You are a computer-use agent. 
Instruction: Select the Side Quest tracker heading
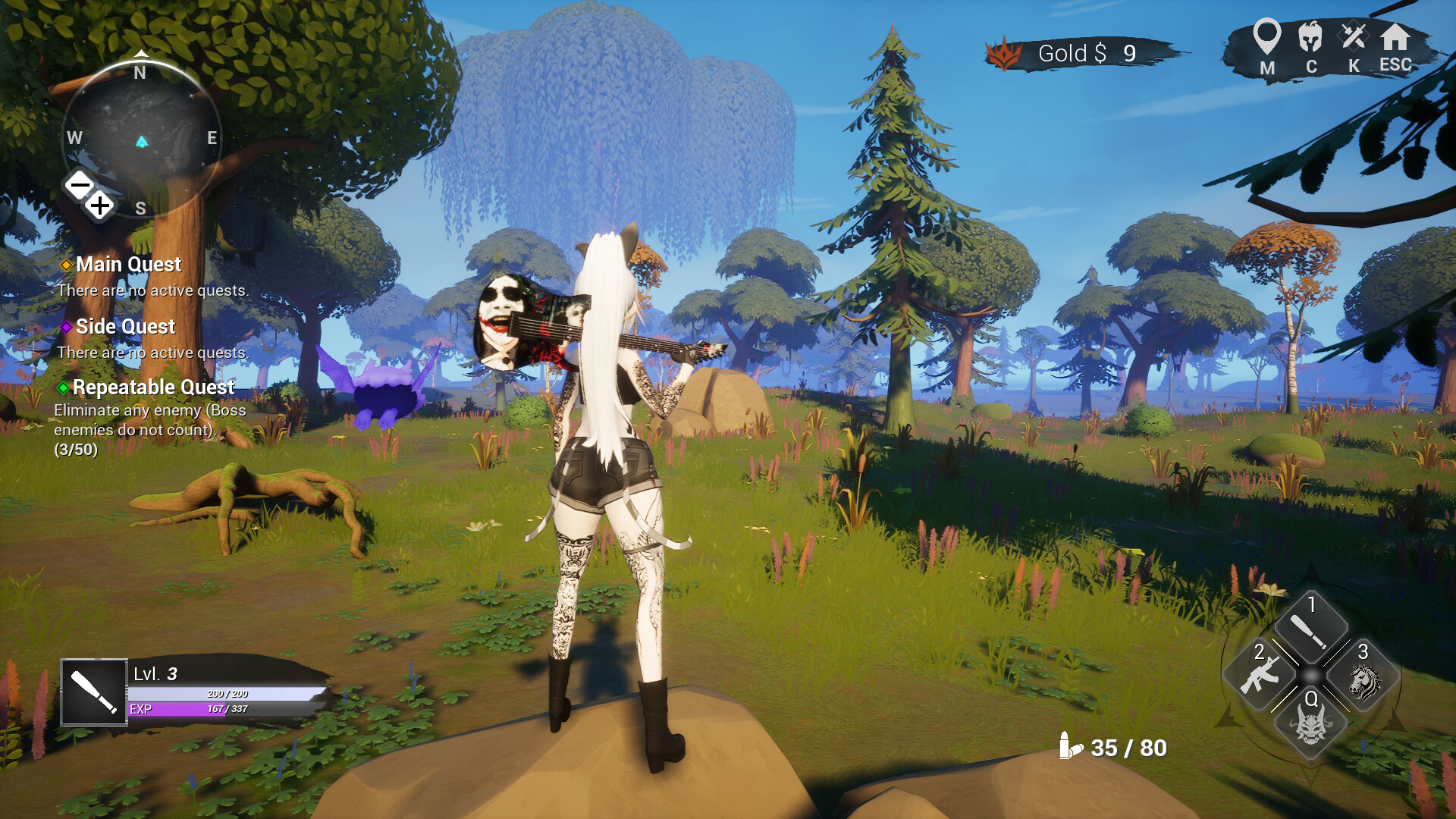click(x=125, y=327)
